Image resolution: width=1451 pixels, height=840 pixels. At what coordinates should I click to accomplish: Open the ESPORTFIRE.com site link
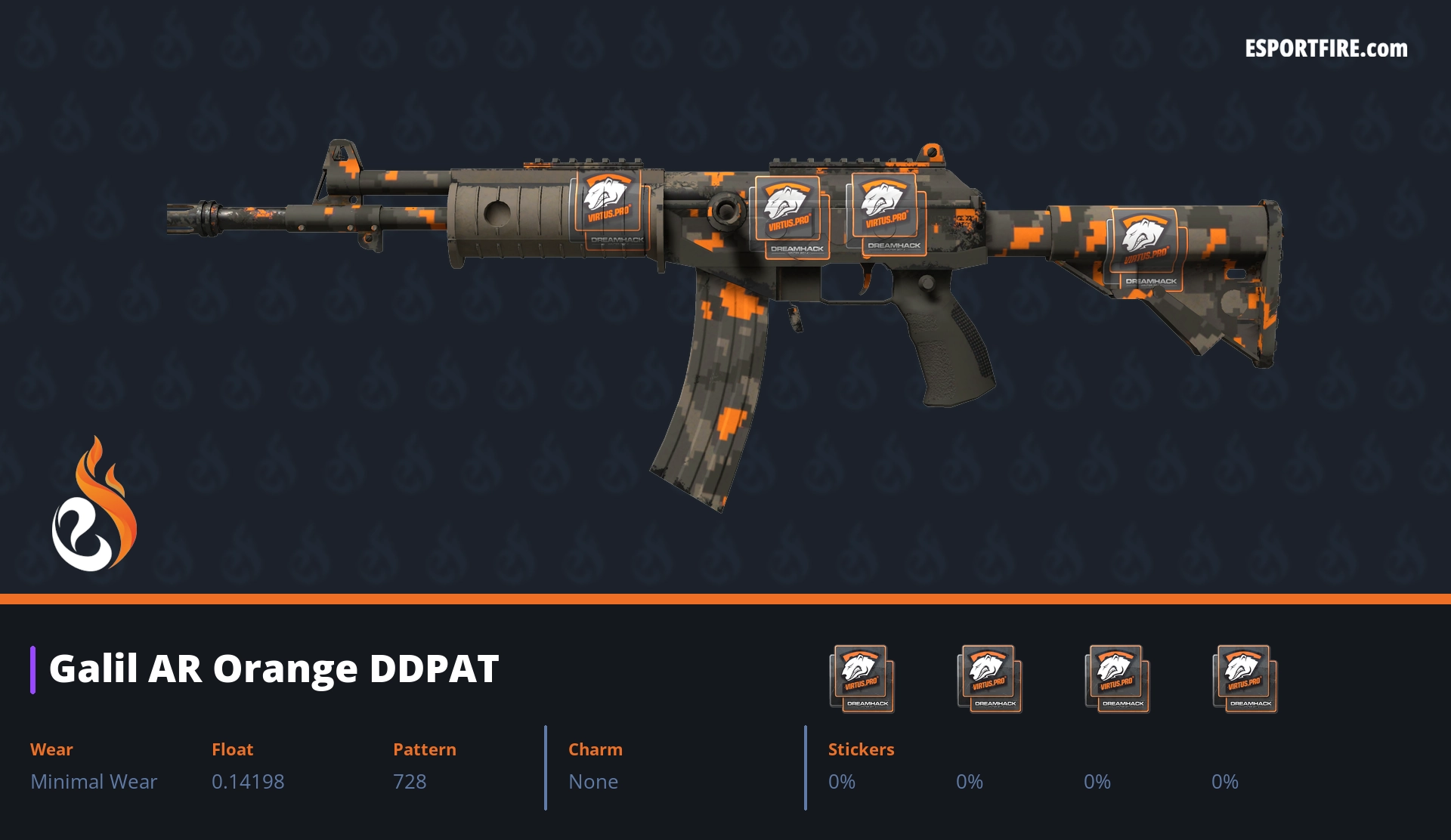1326,49
